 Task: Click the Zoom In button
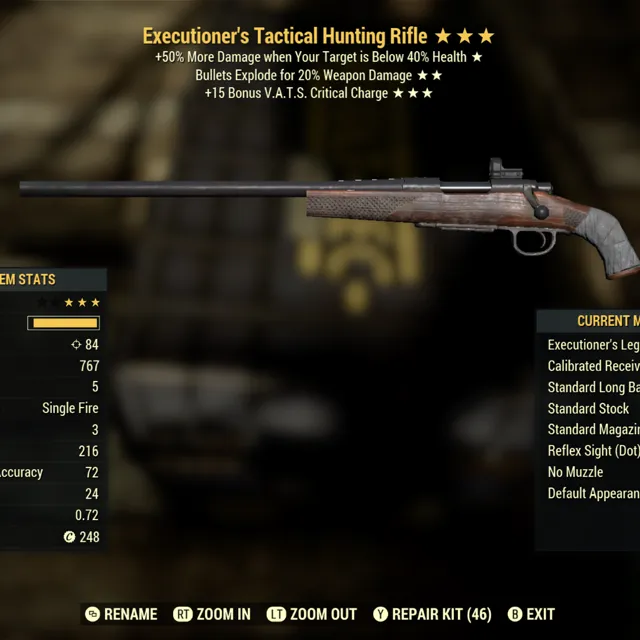[x=212, y=614]
